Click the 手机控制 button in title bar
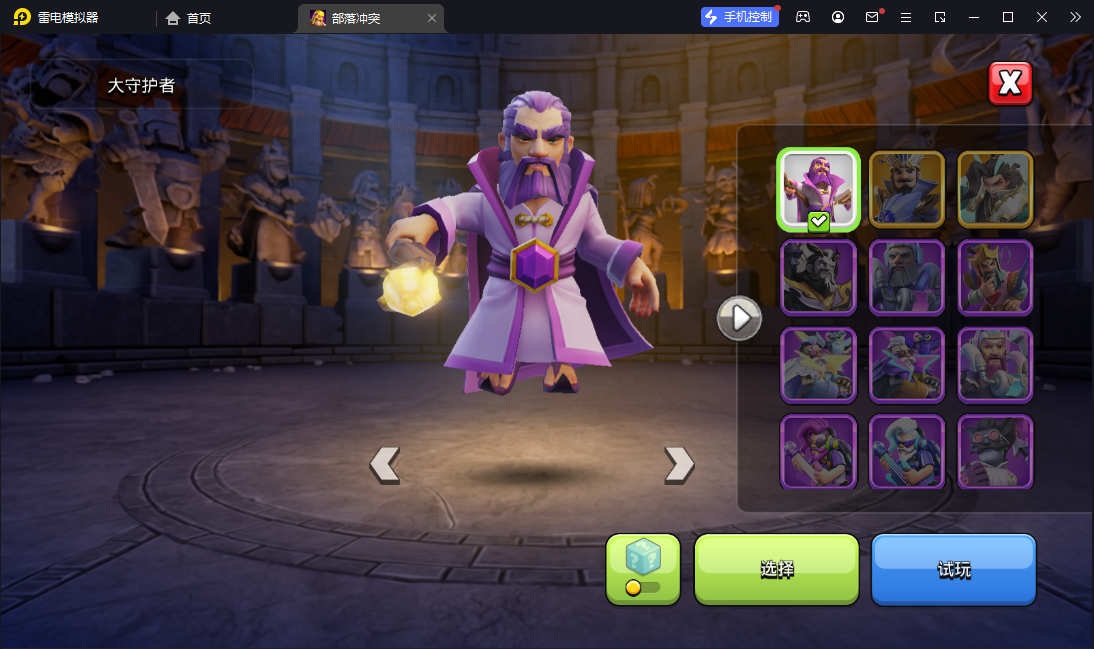 pos(740,17)
